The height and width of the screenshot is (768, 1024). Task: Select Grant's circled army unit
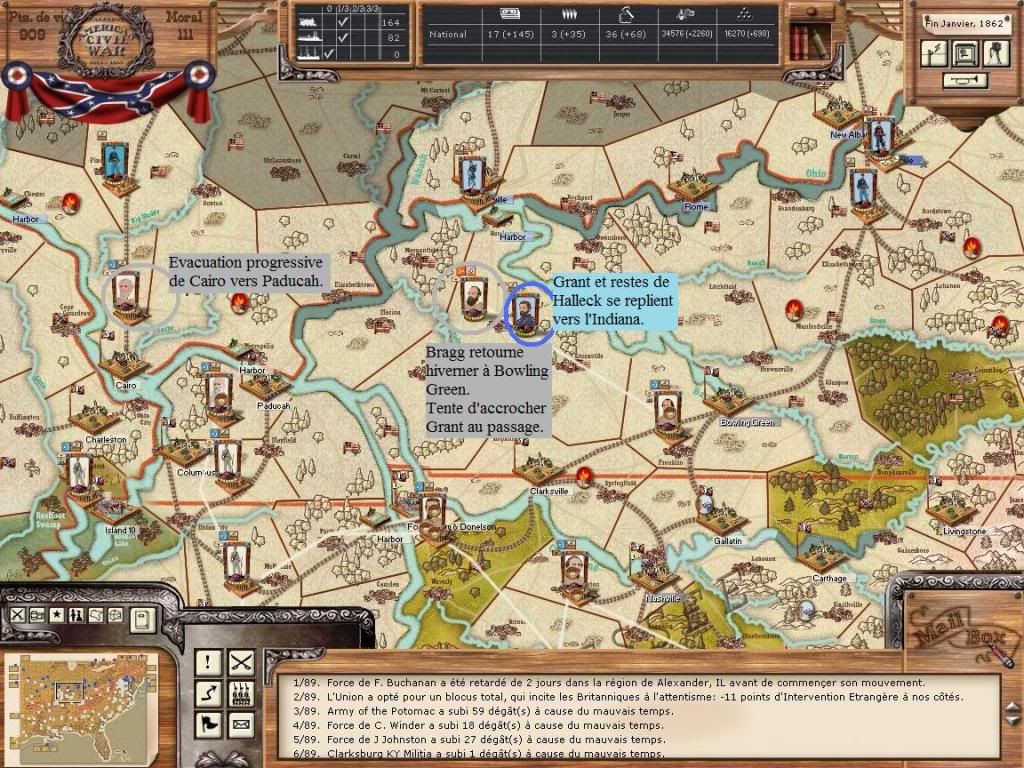(x=526, y=308)
